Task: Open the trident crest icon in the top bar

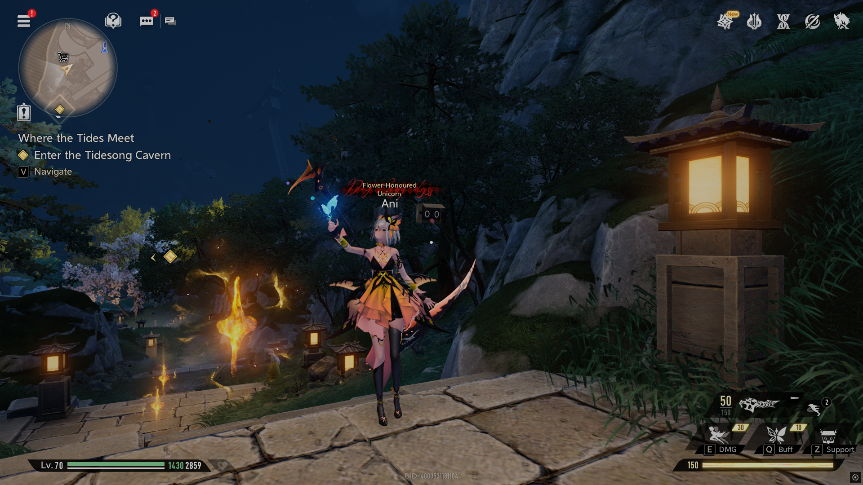Action: click(755, 22)
